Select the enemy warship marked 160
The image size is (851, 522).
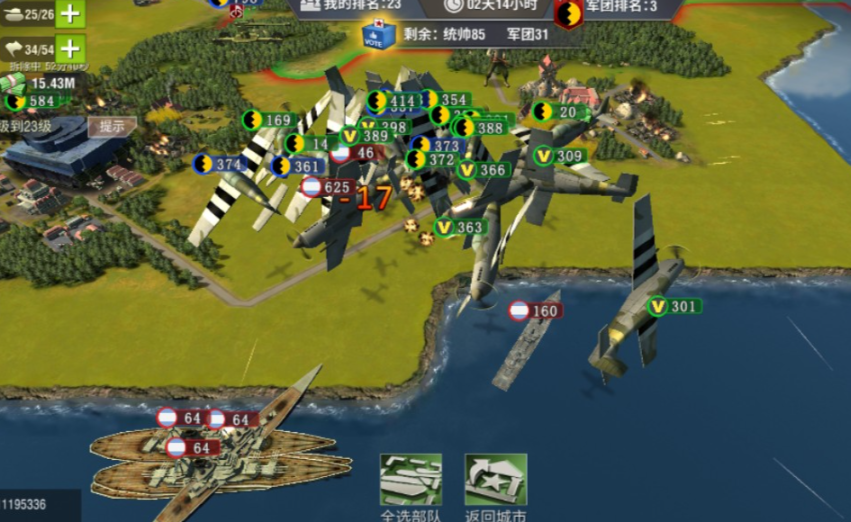(x=534, y=311)
